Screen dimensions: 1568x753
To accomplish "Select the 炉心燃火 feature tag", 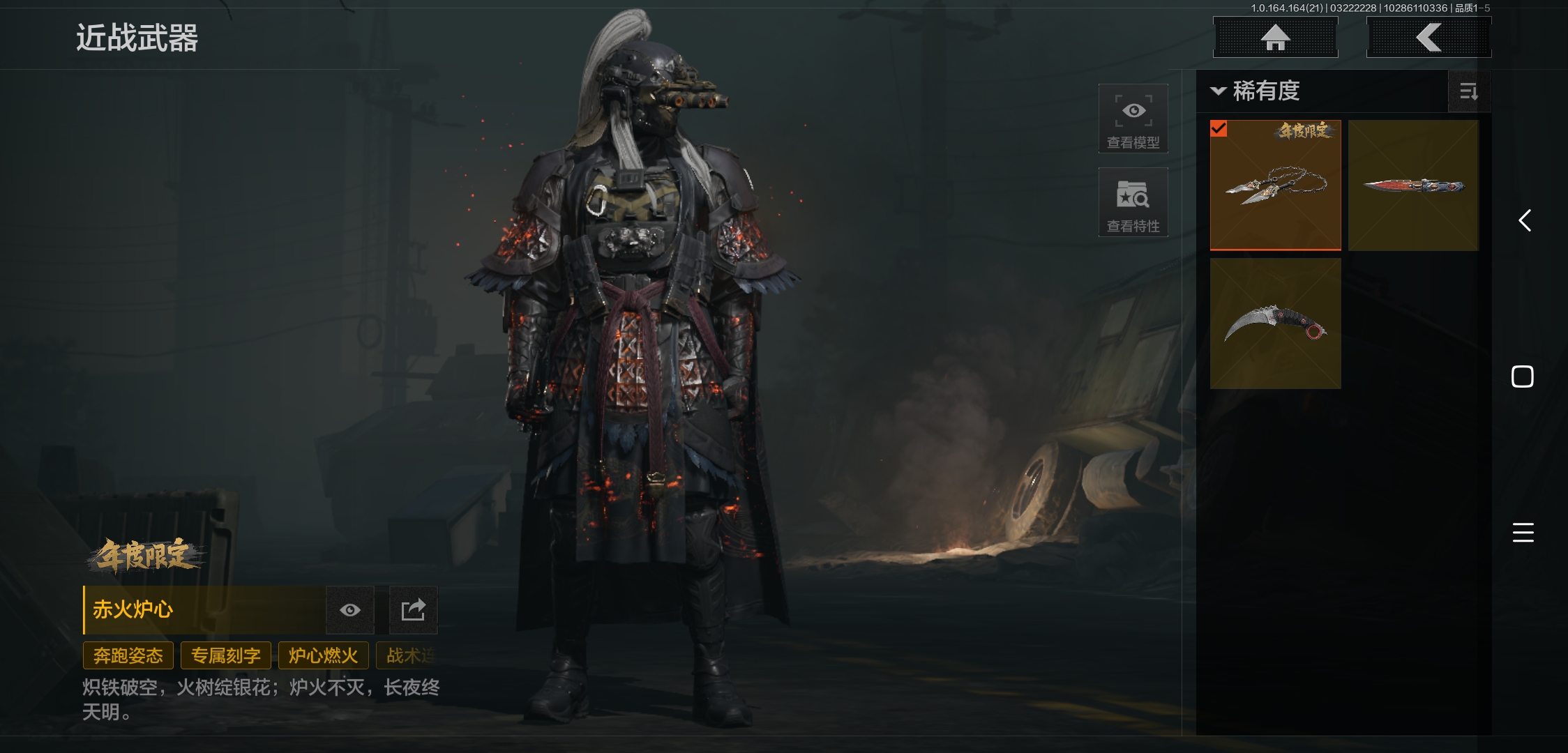I will point(323,655).
